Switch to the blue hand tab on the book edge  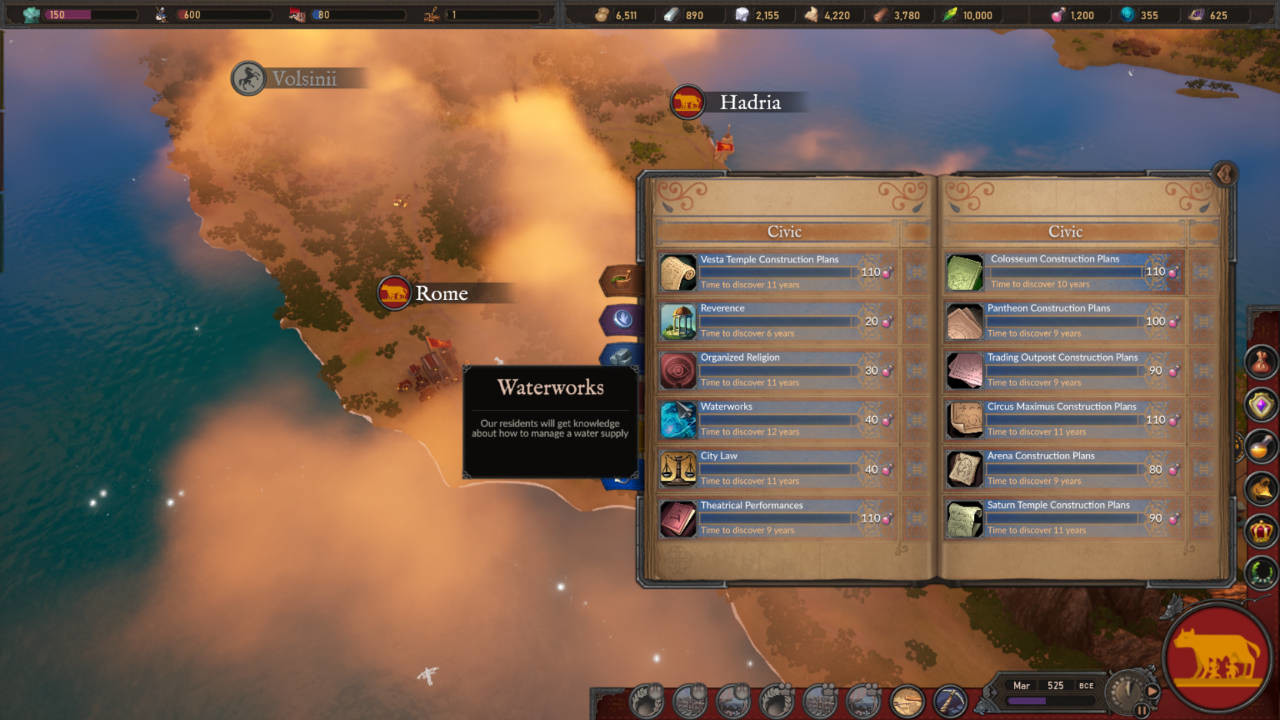tap(621, 320)
